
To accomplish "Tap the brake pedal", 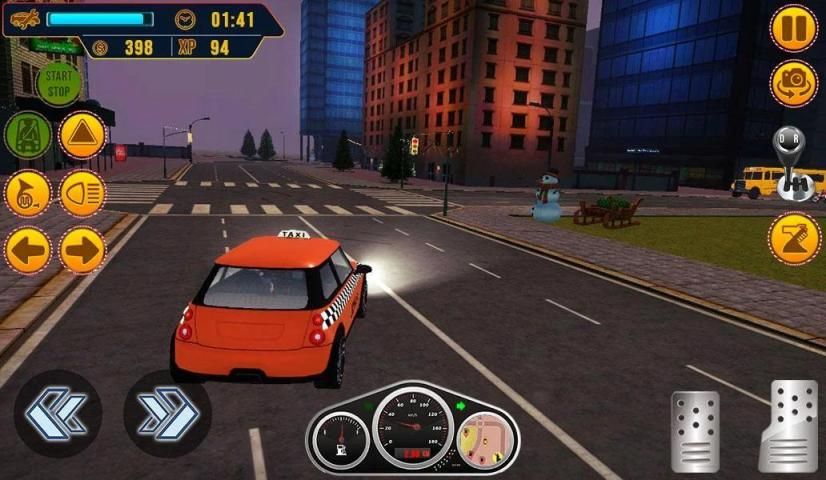I will [694, 430].
